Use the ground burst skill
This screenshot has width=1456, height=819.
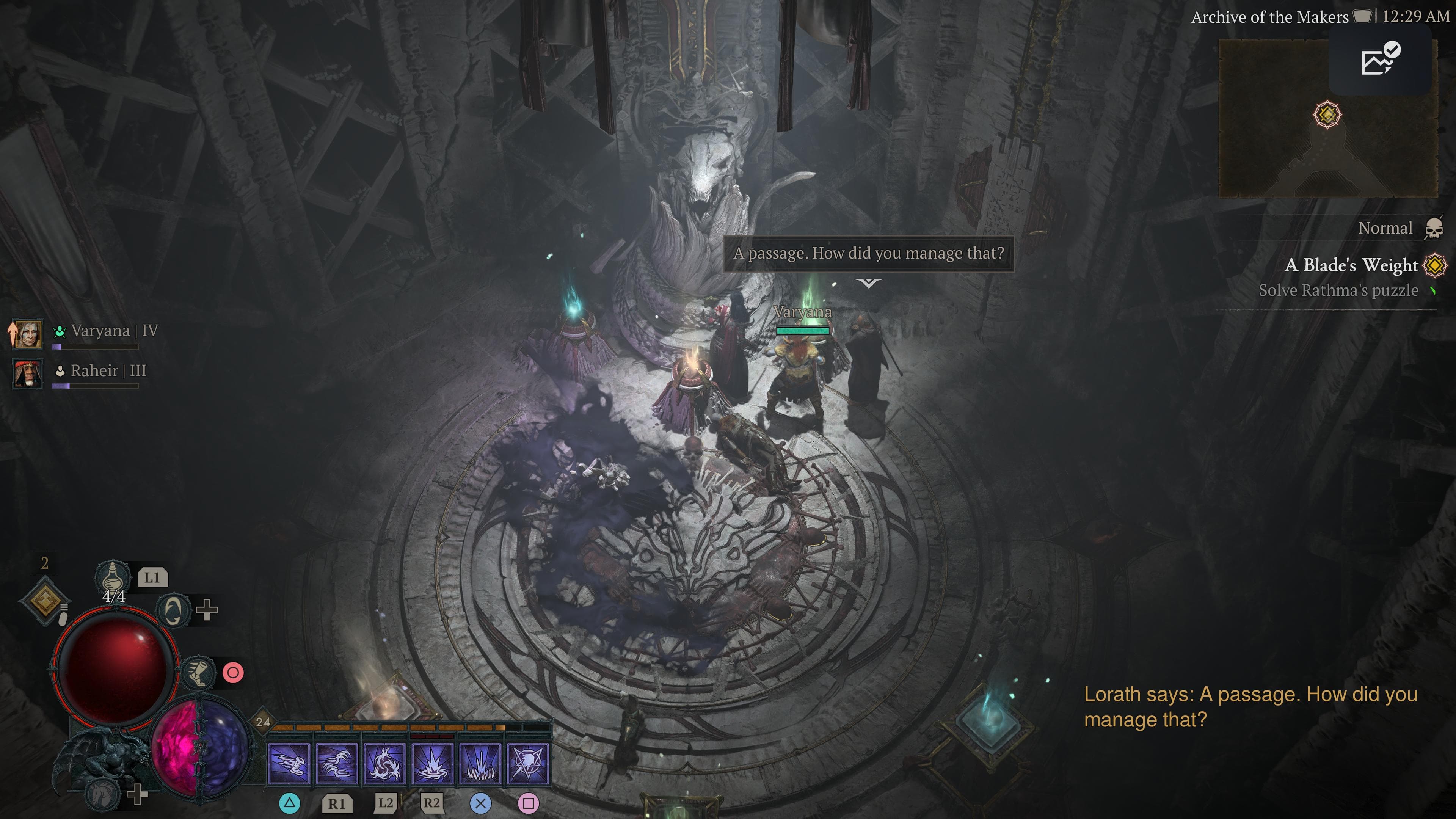coord(432,764)
